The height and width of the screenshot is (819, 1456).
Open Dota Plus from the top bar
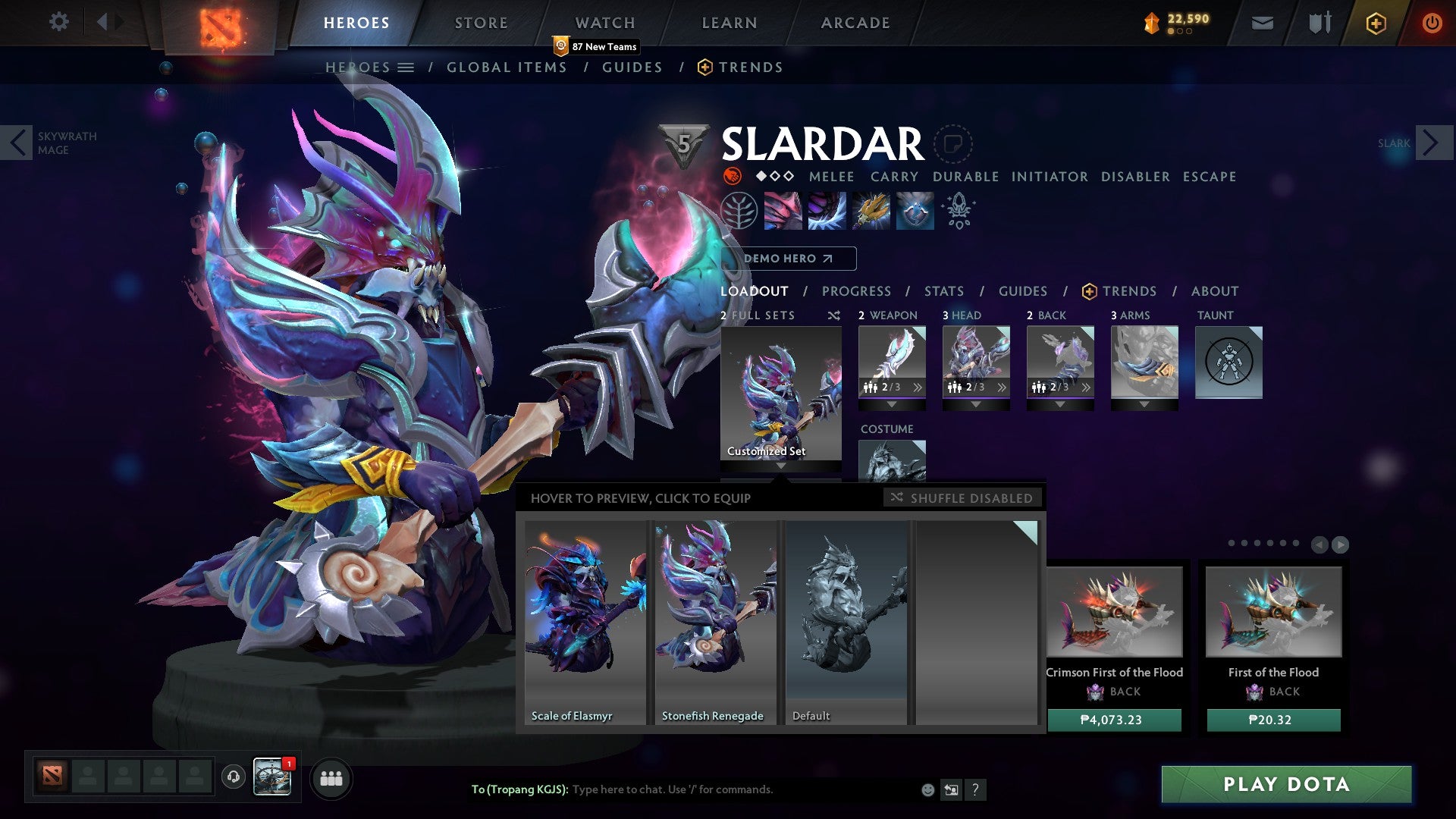pyautogui.click(x=1375, y=23)
